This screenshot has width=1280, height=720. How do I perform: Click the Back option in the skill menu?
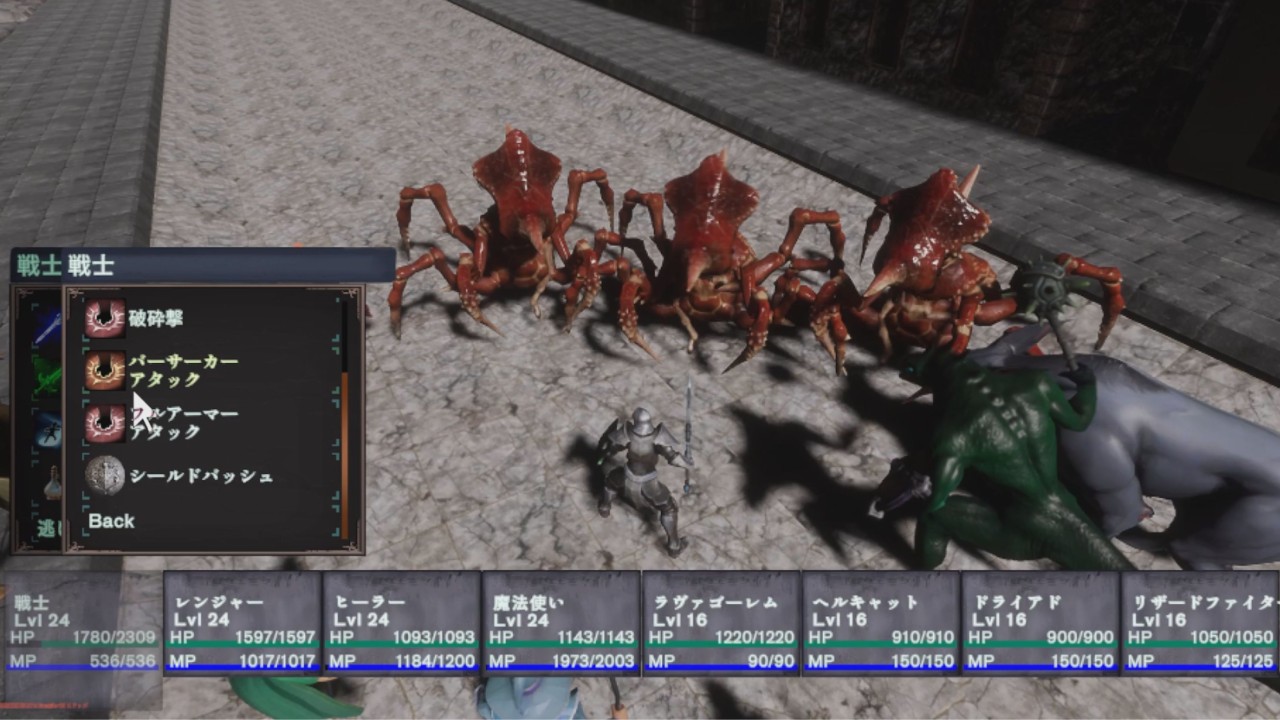tap(113, 520)
